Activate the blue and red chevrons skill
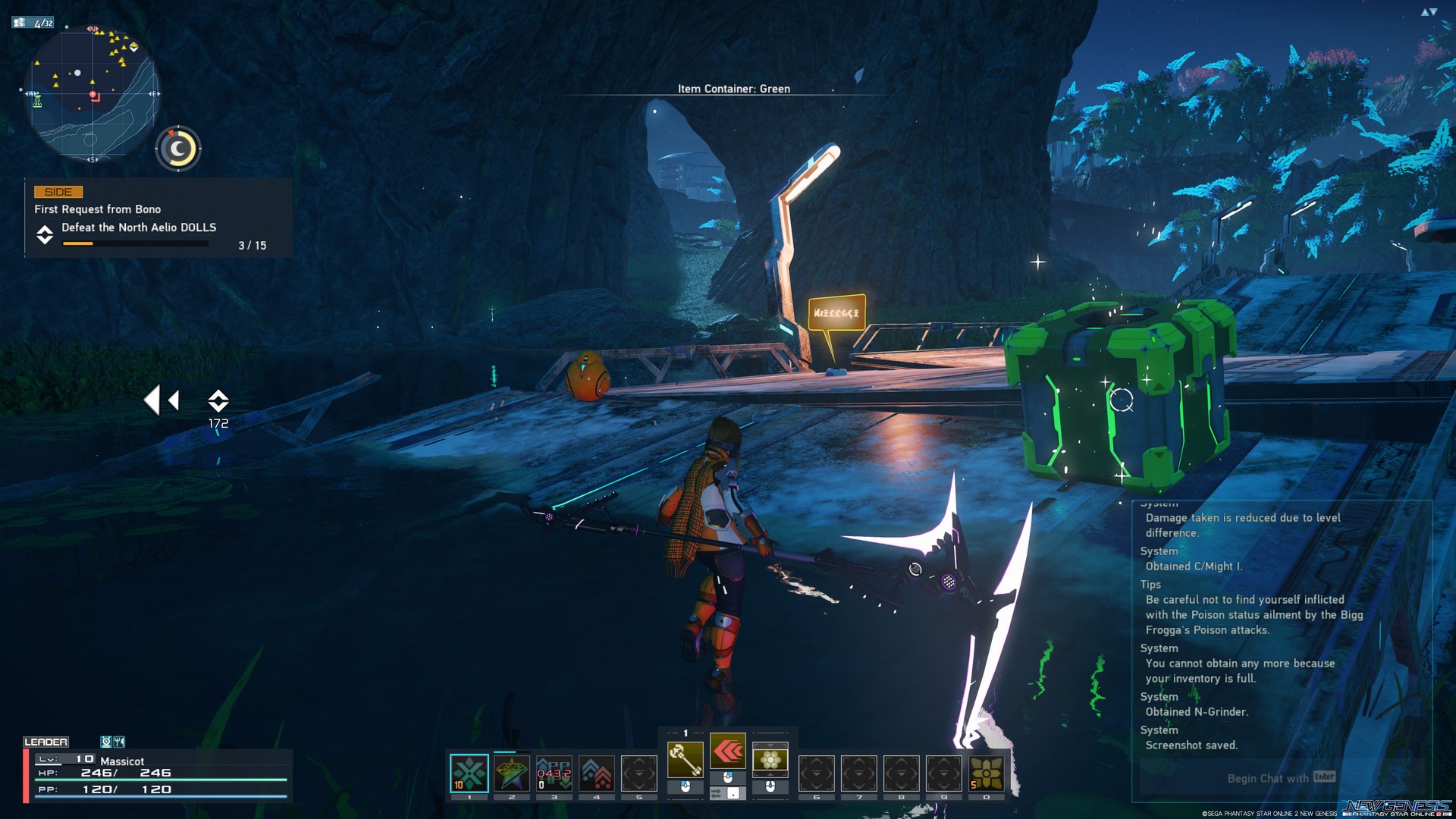Image resolution: width=1456 pixels, height=819 pixels. (x=597, y=773)
